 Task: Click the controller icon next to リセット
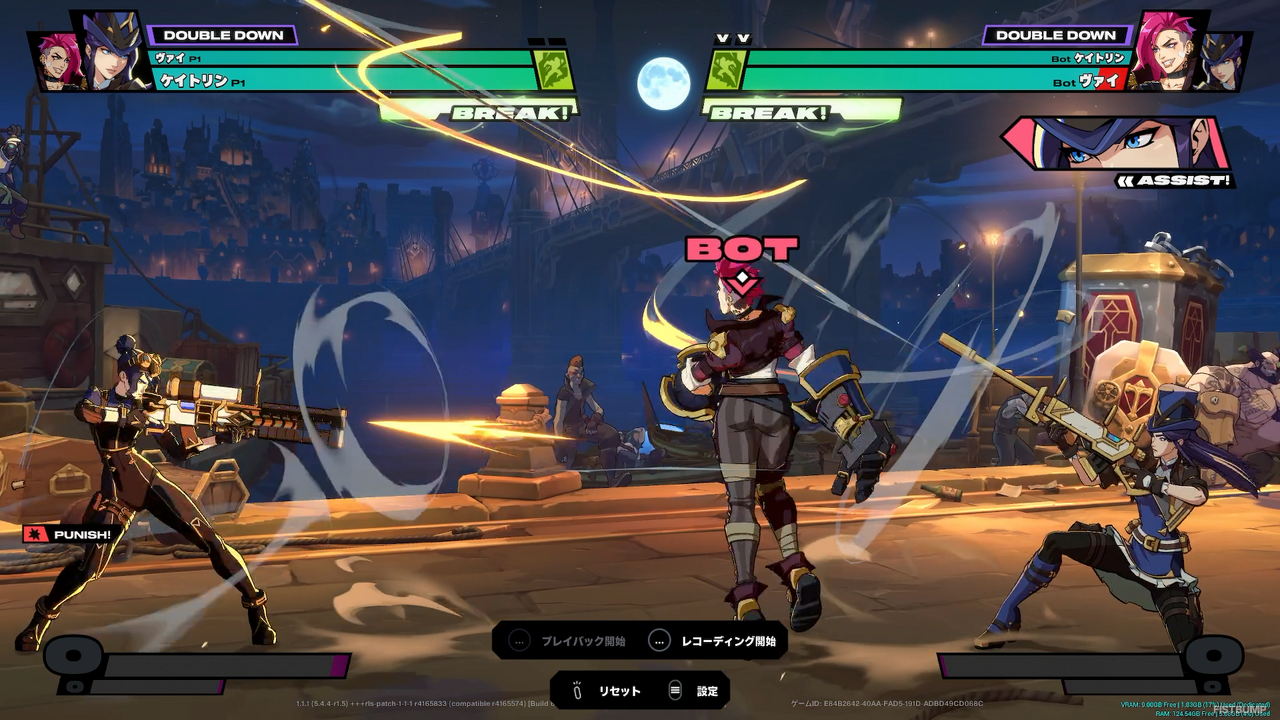pyautogui.click(x=575, y=690)
